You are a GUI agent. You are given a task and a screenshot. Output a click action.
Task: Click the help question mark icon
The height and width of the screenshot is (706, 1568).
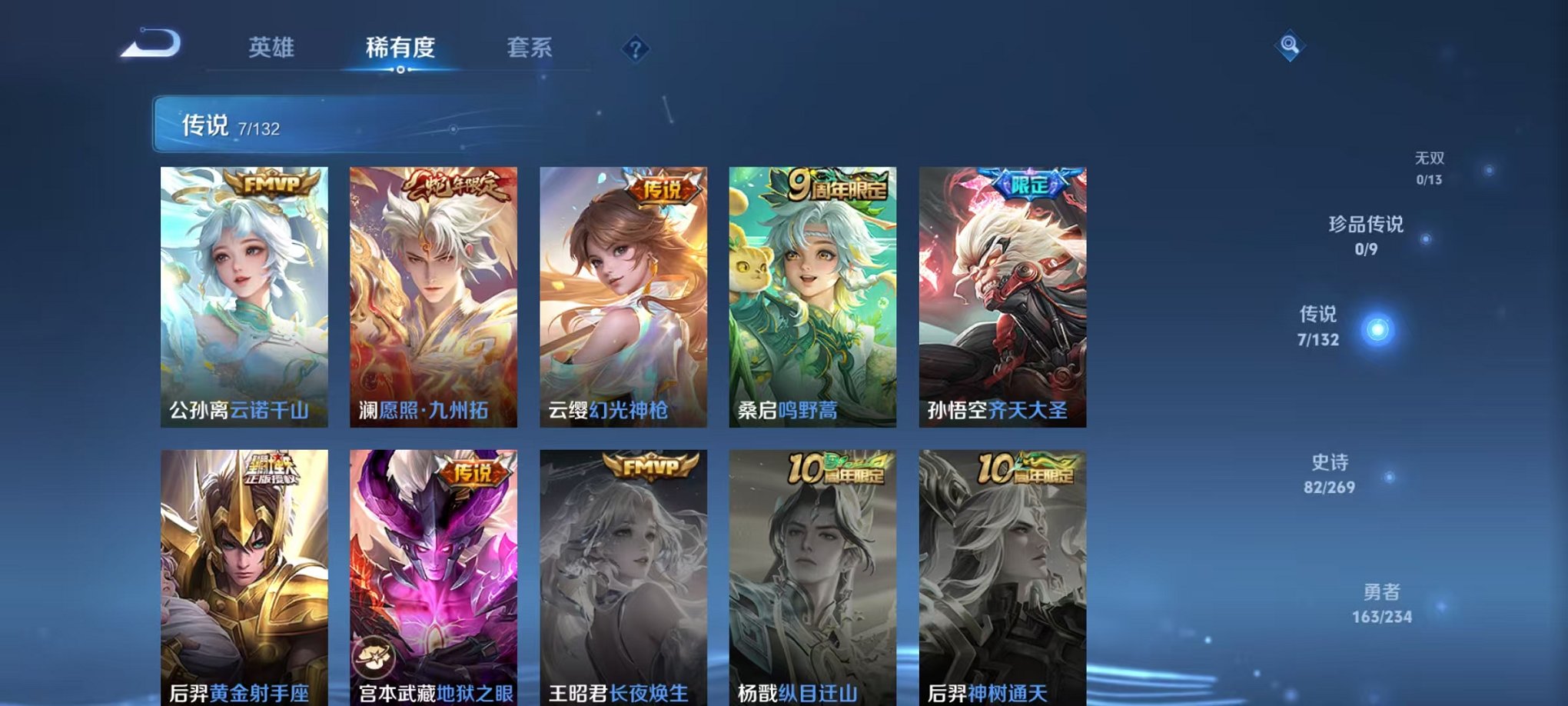click(x=635, y=49)
